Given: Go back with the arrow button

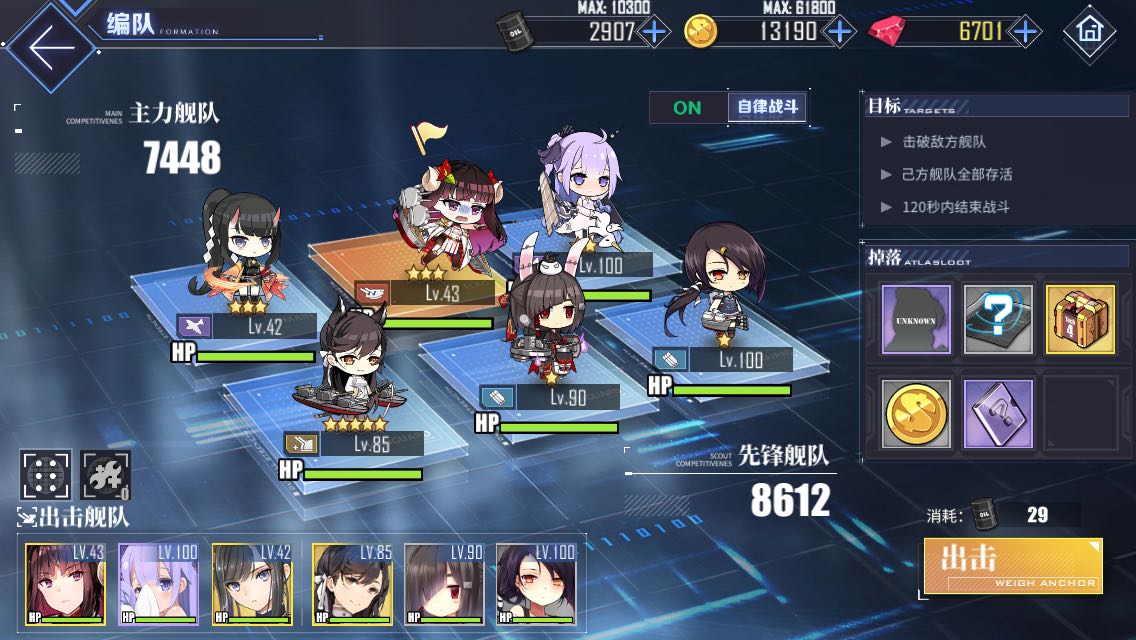Looking at the screenshot, I should coord(50,46).
